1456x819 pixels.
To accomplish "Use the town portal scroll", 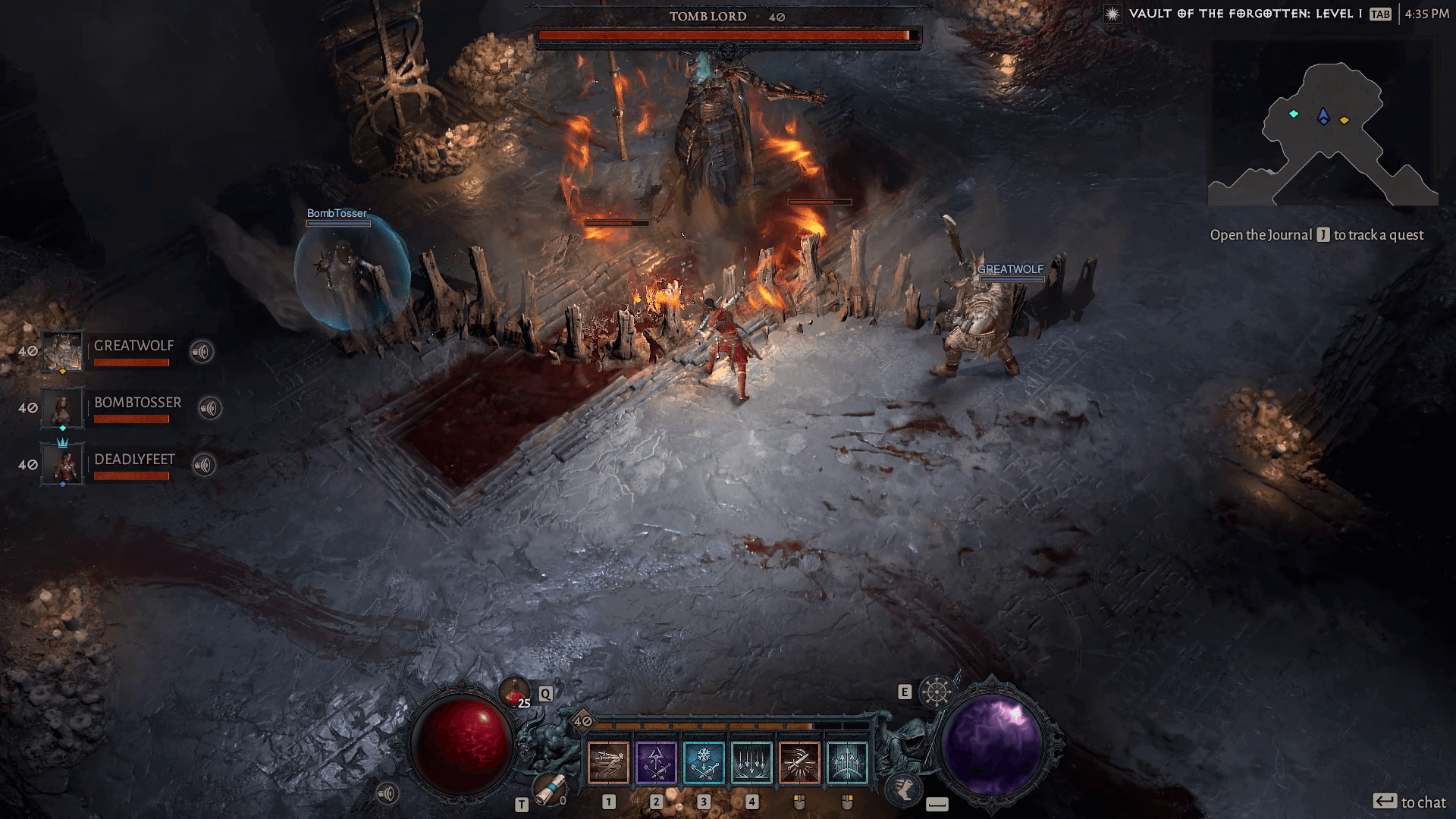I will pos(548,789).
